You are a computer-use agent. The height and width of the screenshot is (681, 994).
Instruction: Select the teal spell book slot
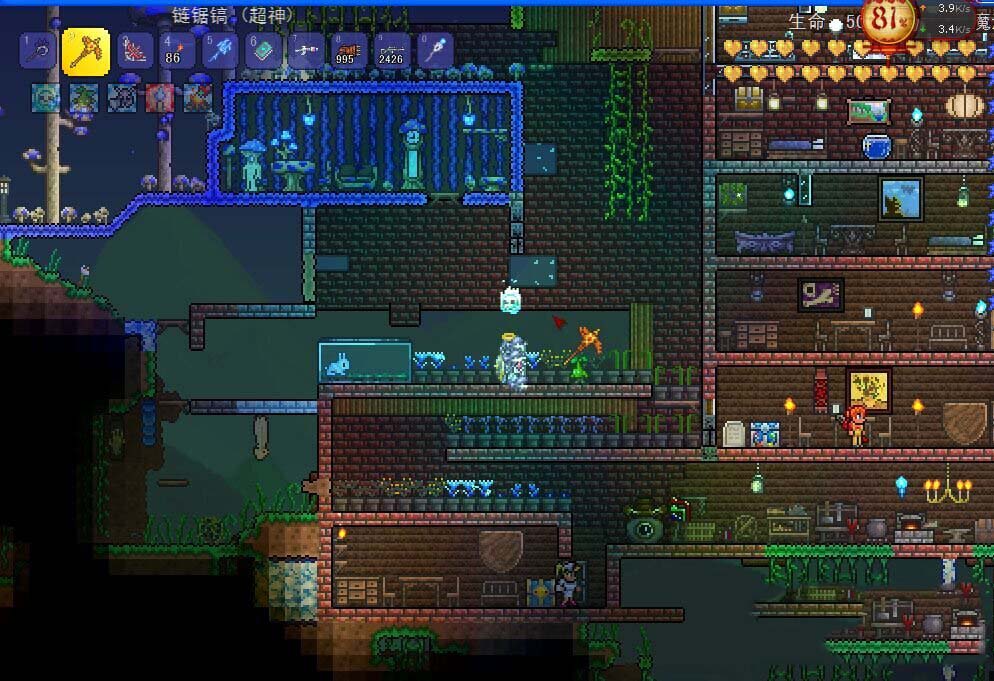point(264,50)
